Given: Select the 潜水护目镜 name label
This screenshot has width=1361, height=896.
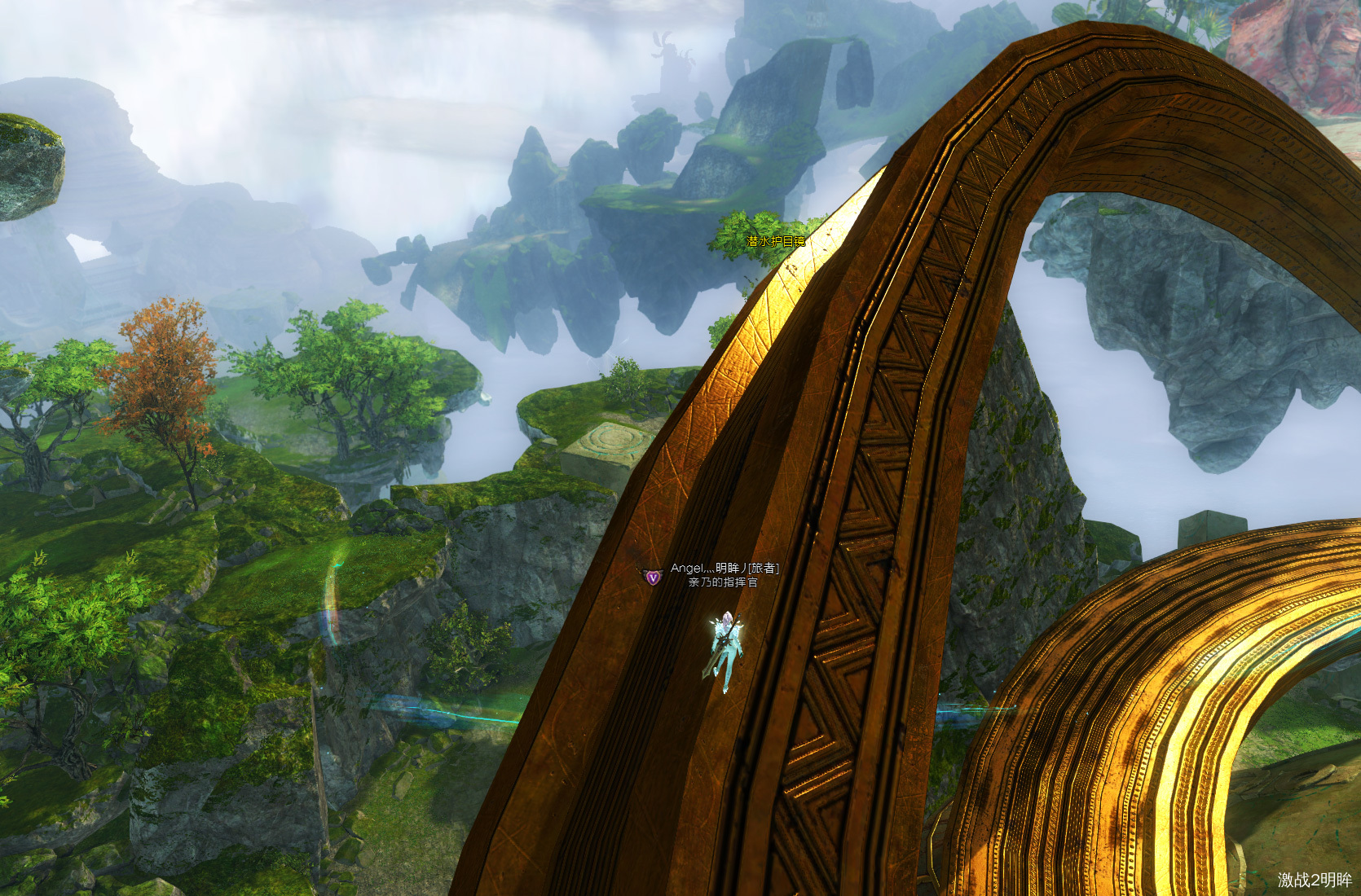Looking at the screenshot, I should (776, 241).
